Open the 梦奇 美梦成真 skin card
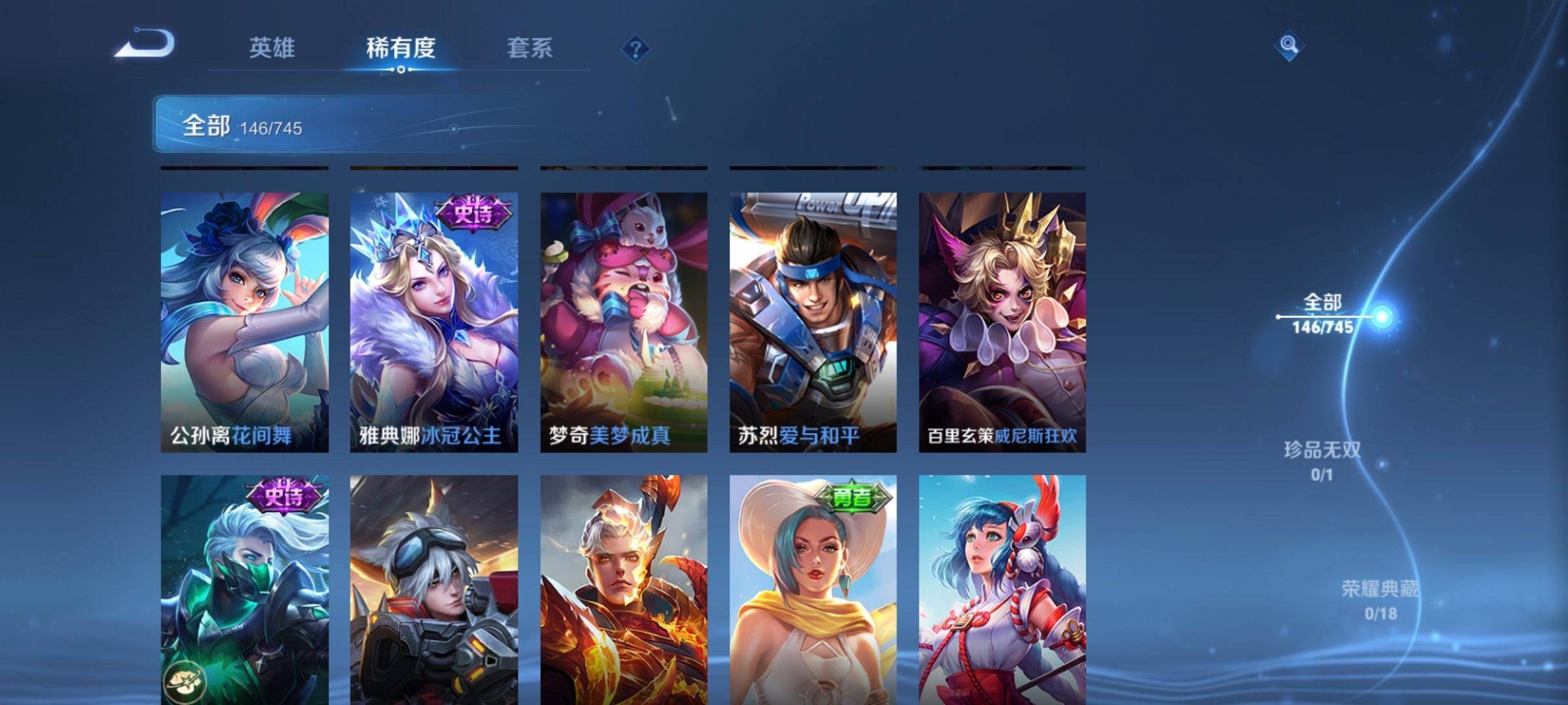 [x=623, y=322]
